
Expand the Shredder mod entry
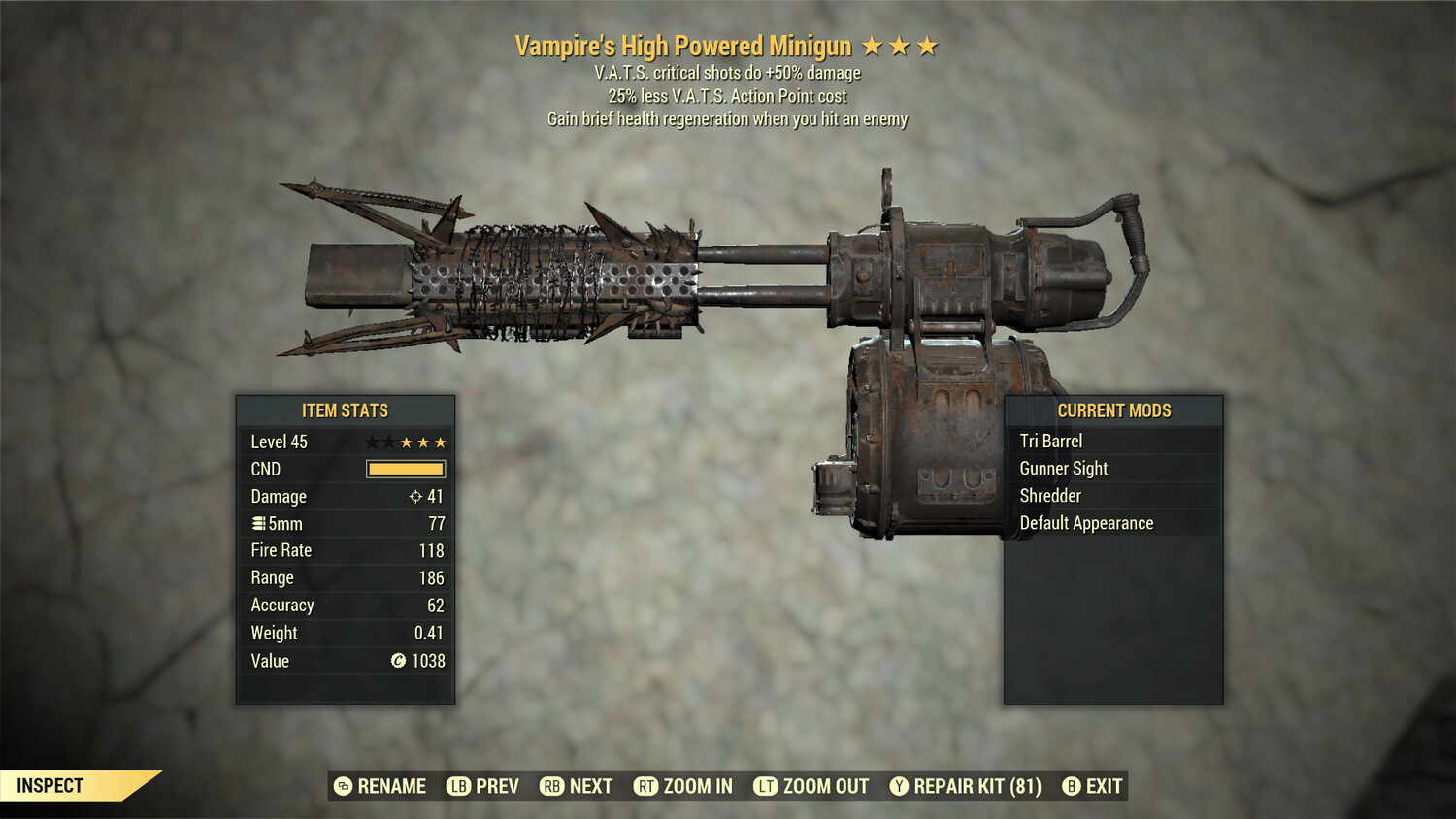pos(1051,495)
